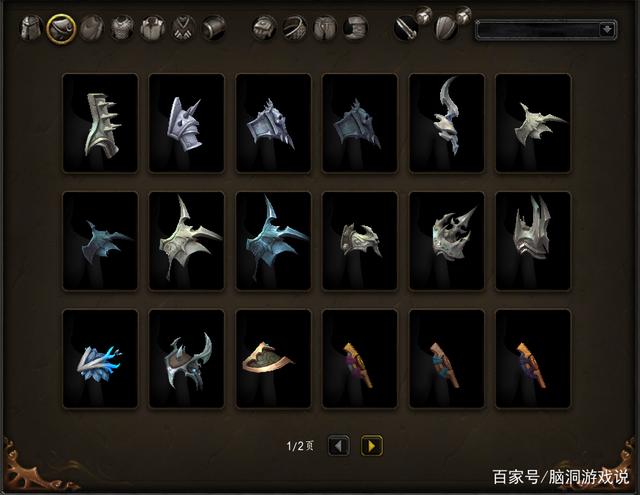Select the highlighted shoulder slot category
The height and width of the screenshot is (495, 640).
62,27
